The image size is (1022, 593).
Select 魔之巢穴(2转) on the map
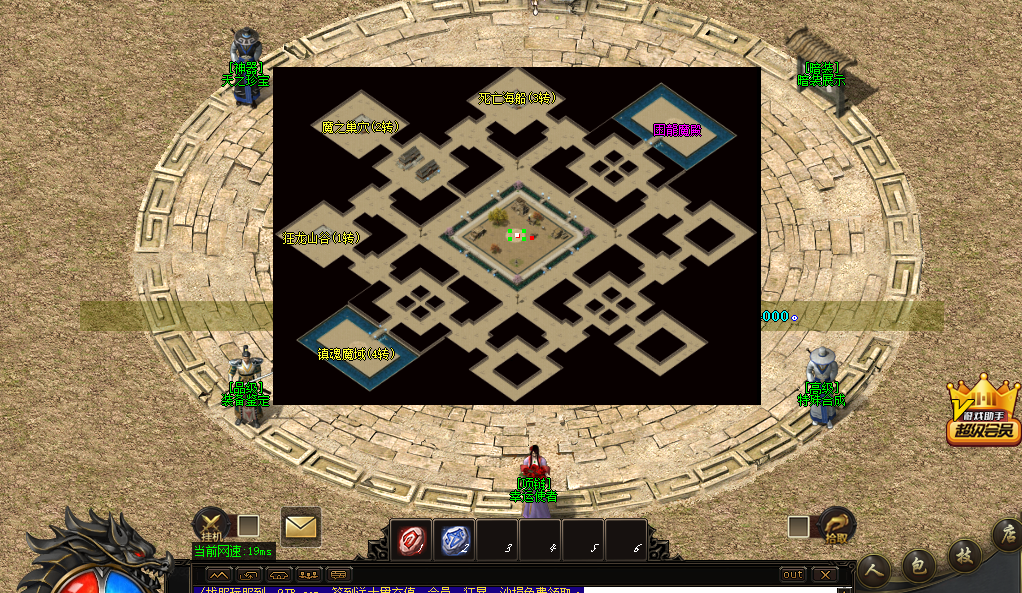(360, 127)
